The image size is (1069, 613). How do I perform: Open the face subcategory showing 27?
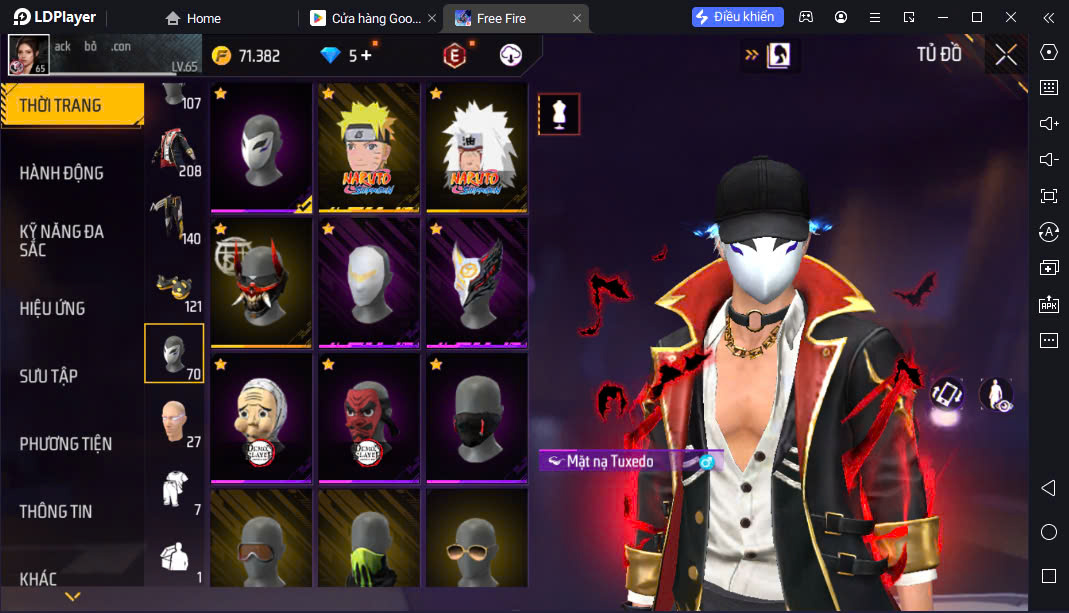pos(174,422)
